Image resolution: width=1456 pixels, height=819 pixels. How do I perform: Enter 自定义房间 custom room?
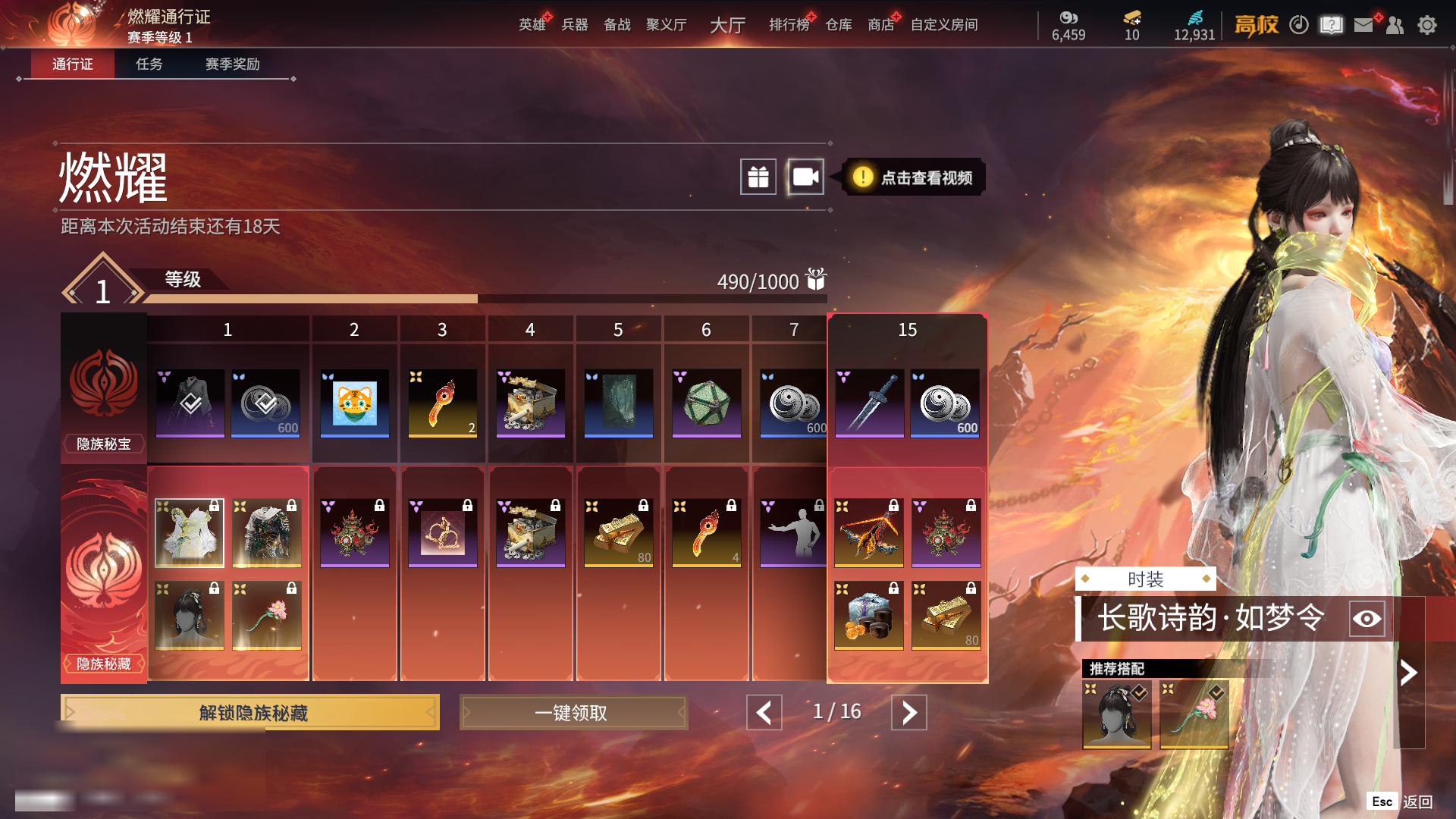[x=944, y=25]
